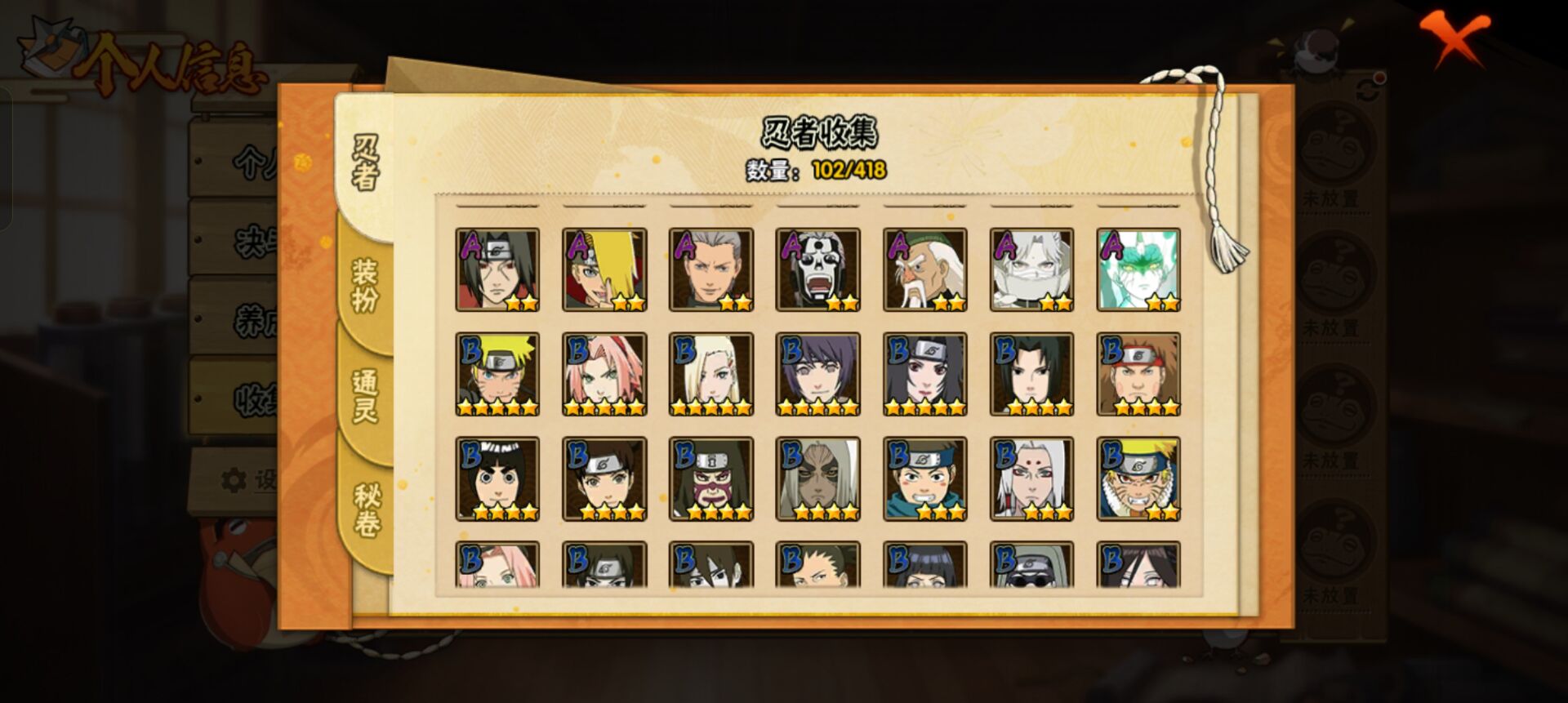Select A-rank Hidan with slicked grey hair
The height and width of the screenshot is (703, 1568).
tap(711, 269)
